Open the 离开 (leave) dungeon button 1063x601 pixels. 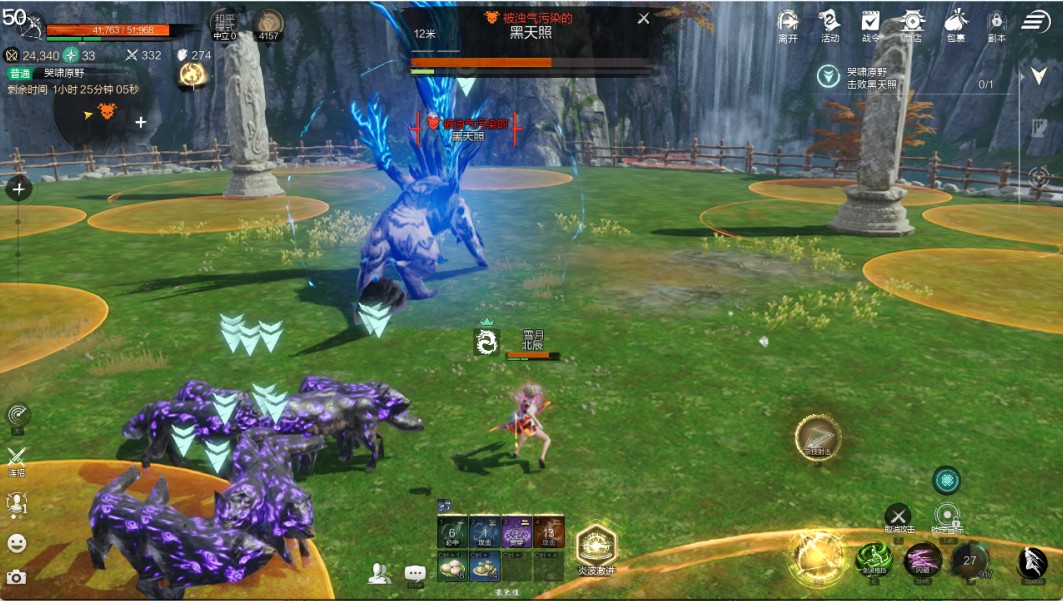[788, 23]
